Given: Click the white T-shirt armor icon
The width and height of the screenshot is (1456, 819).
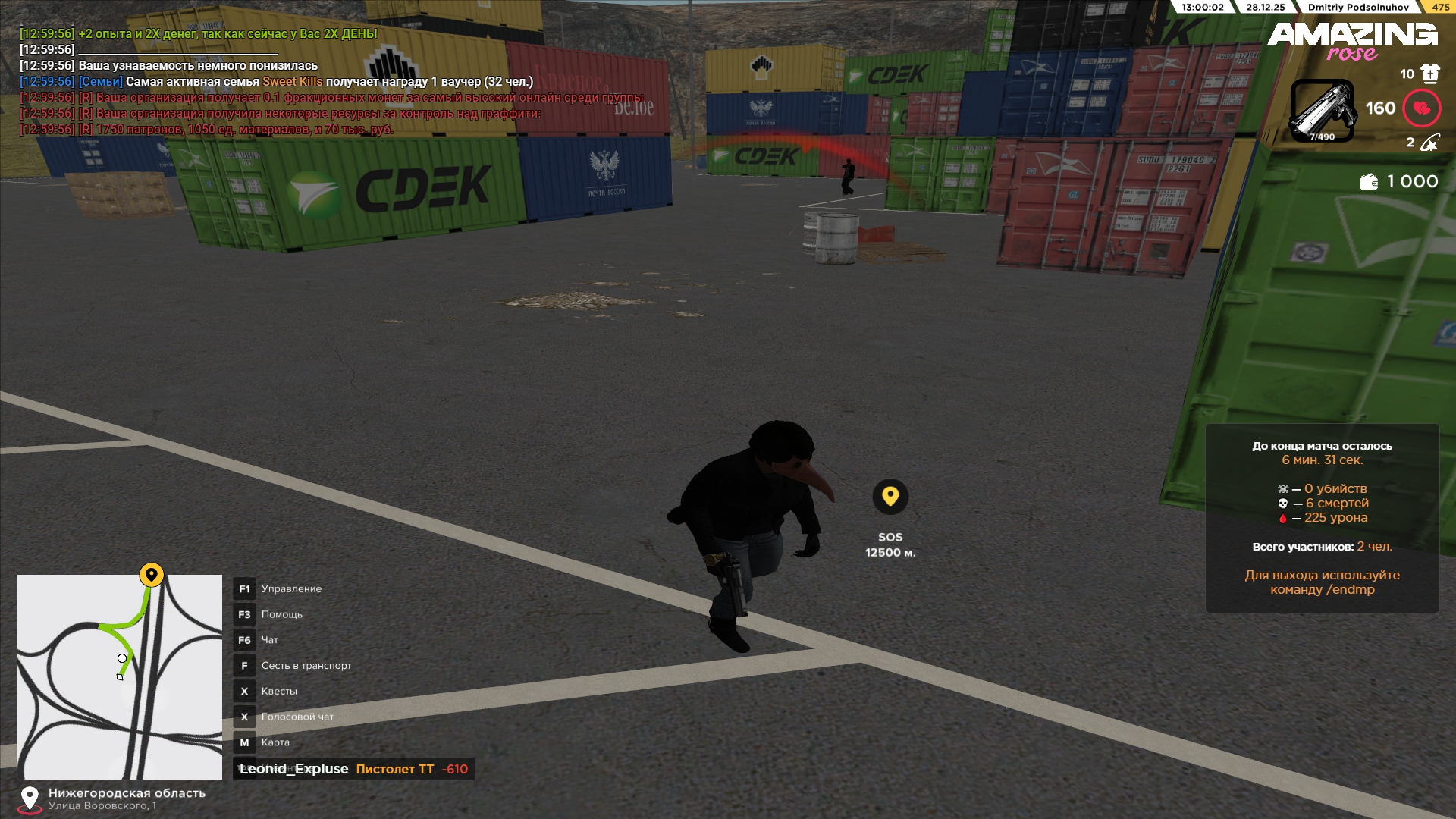Looking at the screenshot, I should coord(1430,74).
